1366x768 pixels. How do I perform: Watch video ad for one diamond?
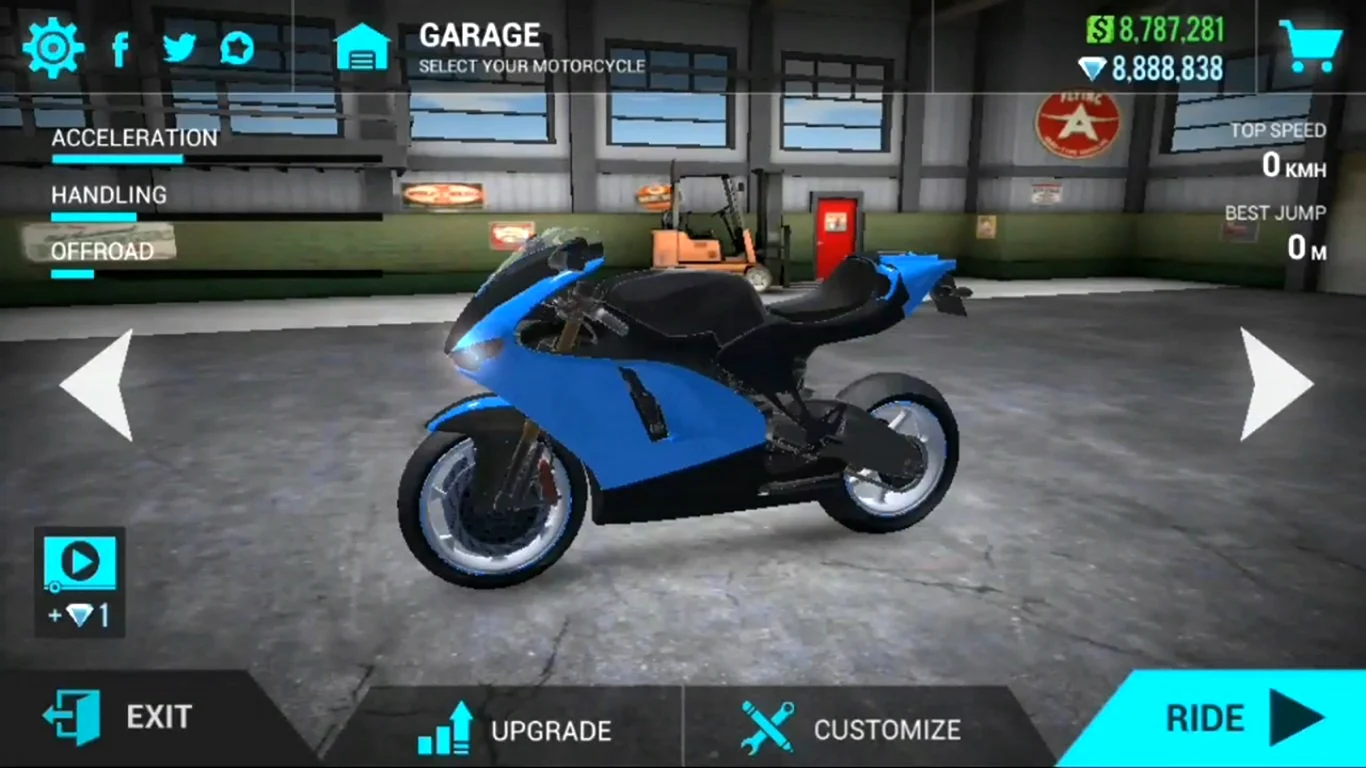tap(80, 582)
